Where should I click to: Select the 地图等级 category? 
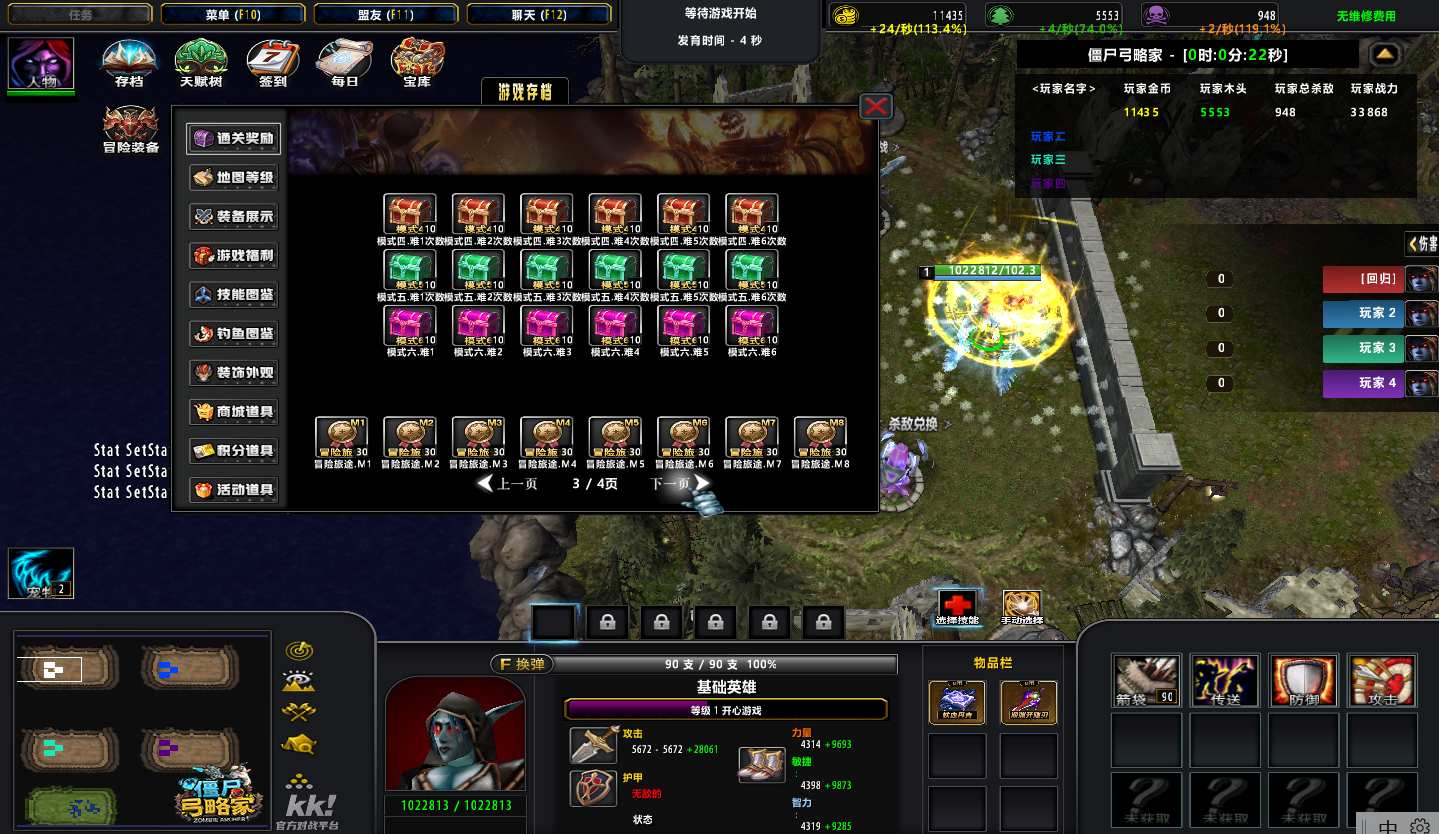[x=234, y=178]
